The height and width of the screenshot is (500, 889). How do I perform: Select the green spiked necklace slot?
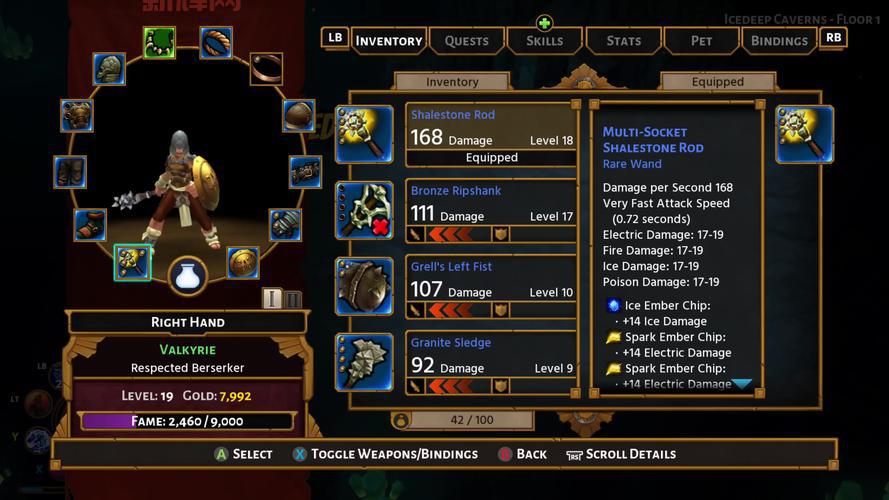point(159,42)
